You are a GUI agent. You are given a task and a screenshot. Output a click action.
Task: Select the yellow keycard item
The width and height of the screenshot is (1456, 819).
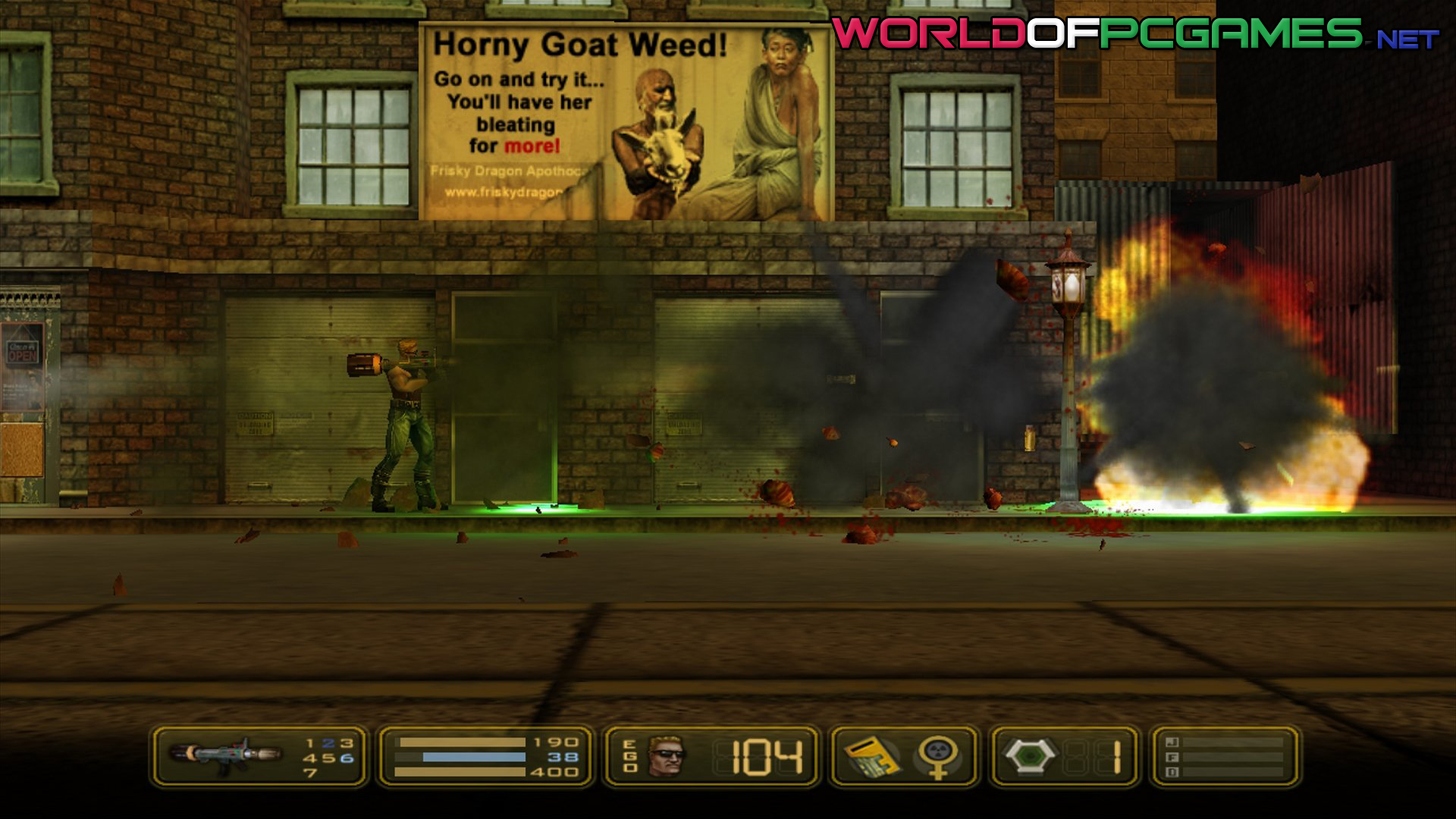pyautogui.click(x=871, y=756)
